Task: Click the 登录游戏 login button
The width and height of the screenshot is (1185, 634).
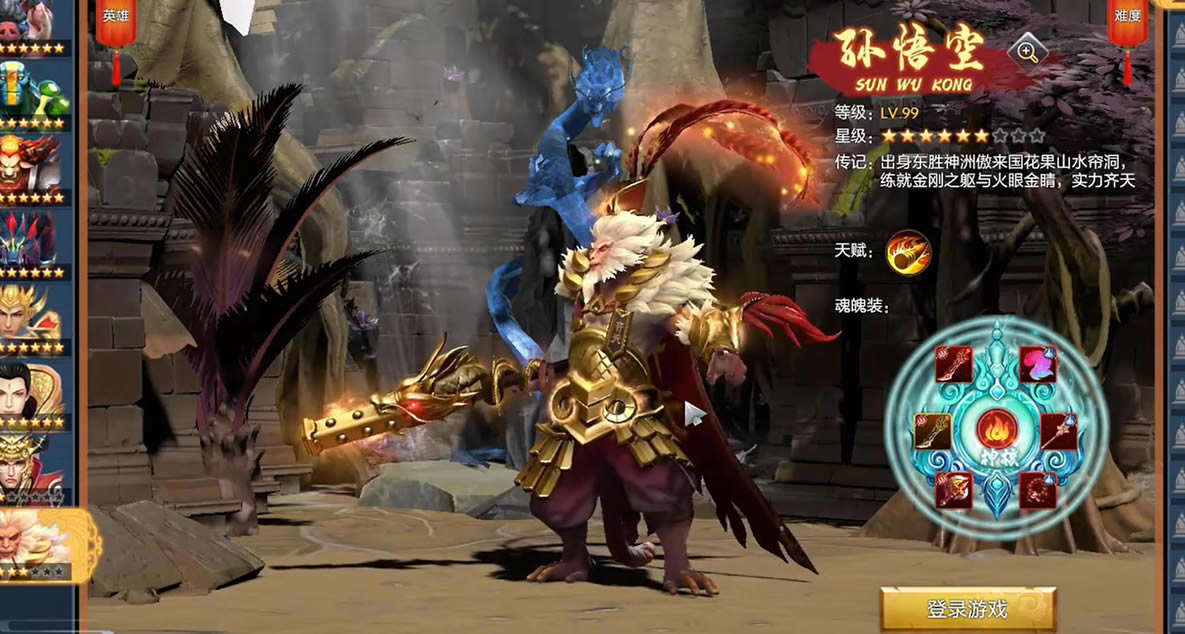Action: 967,608
